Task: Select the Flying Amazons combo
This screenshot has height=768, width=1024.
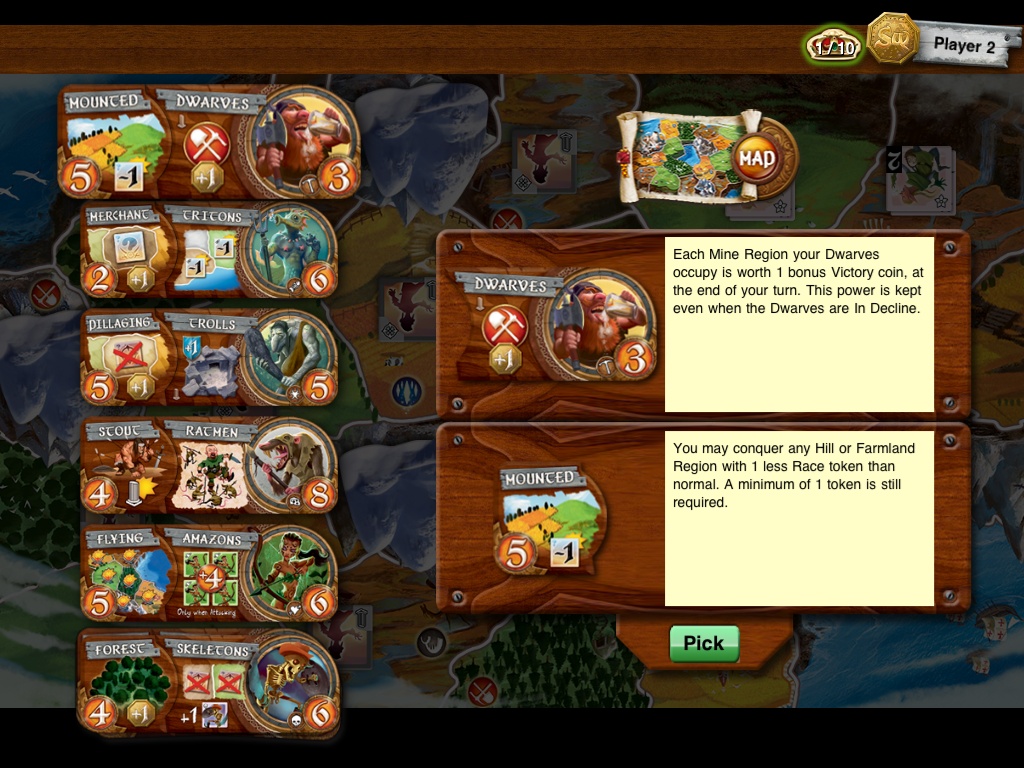Action: [209, 573]
